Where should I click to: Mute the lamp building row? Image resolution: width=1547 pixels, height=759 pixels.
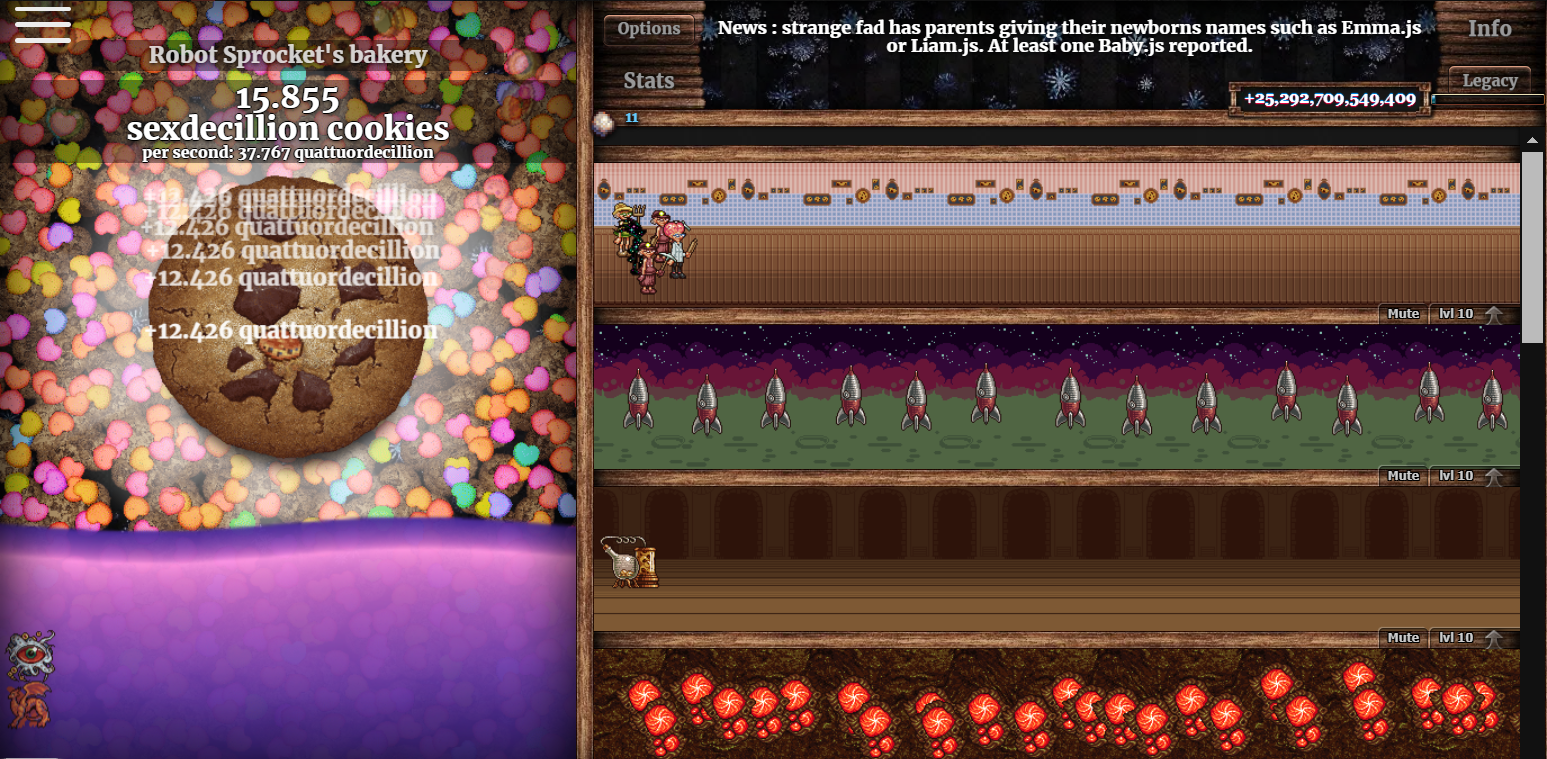[x=1402, y=637]
